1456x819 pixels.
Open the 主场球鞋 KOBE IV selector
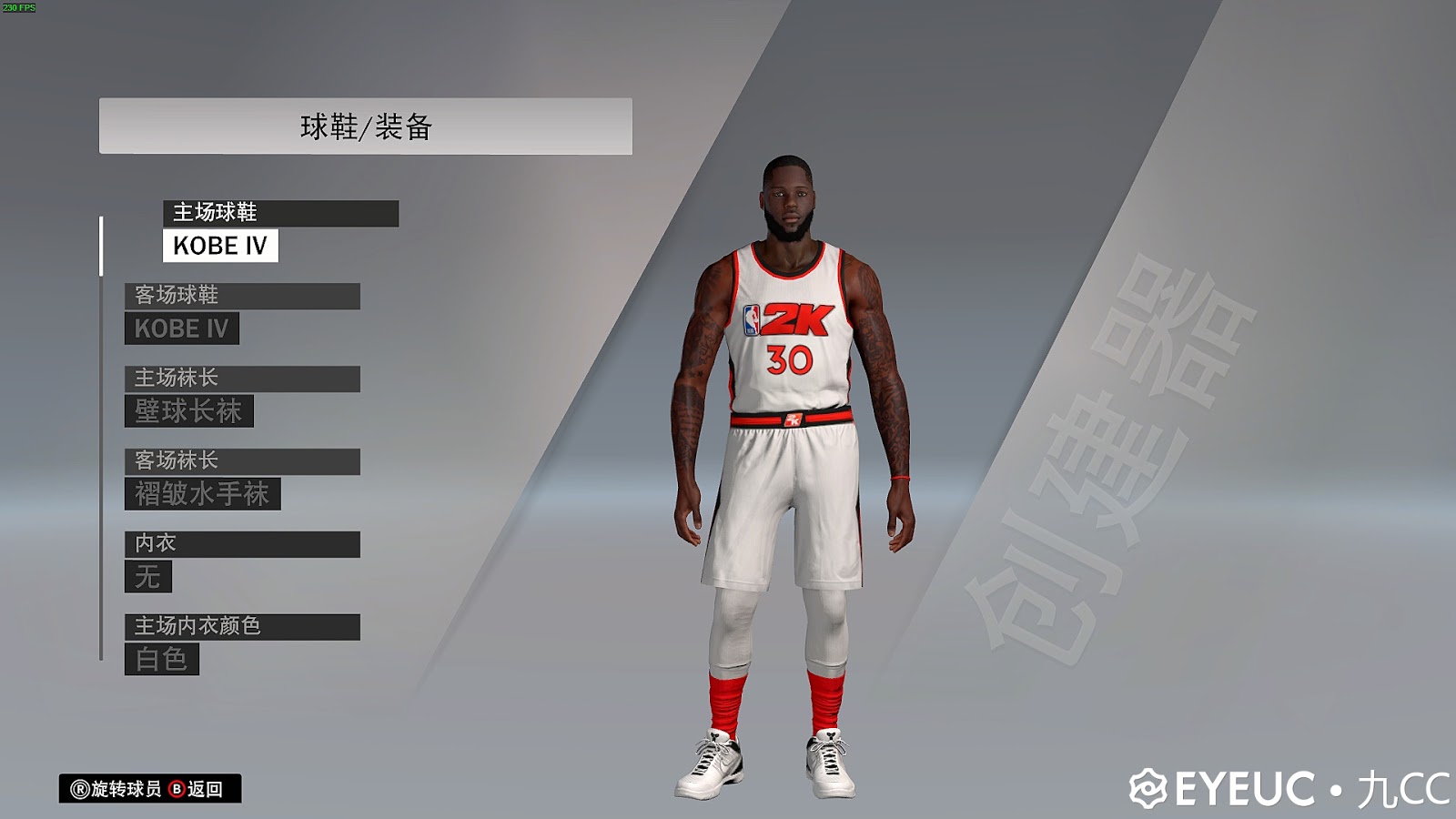218,246
